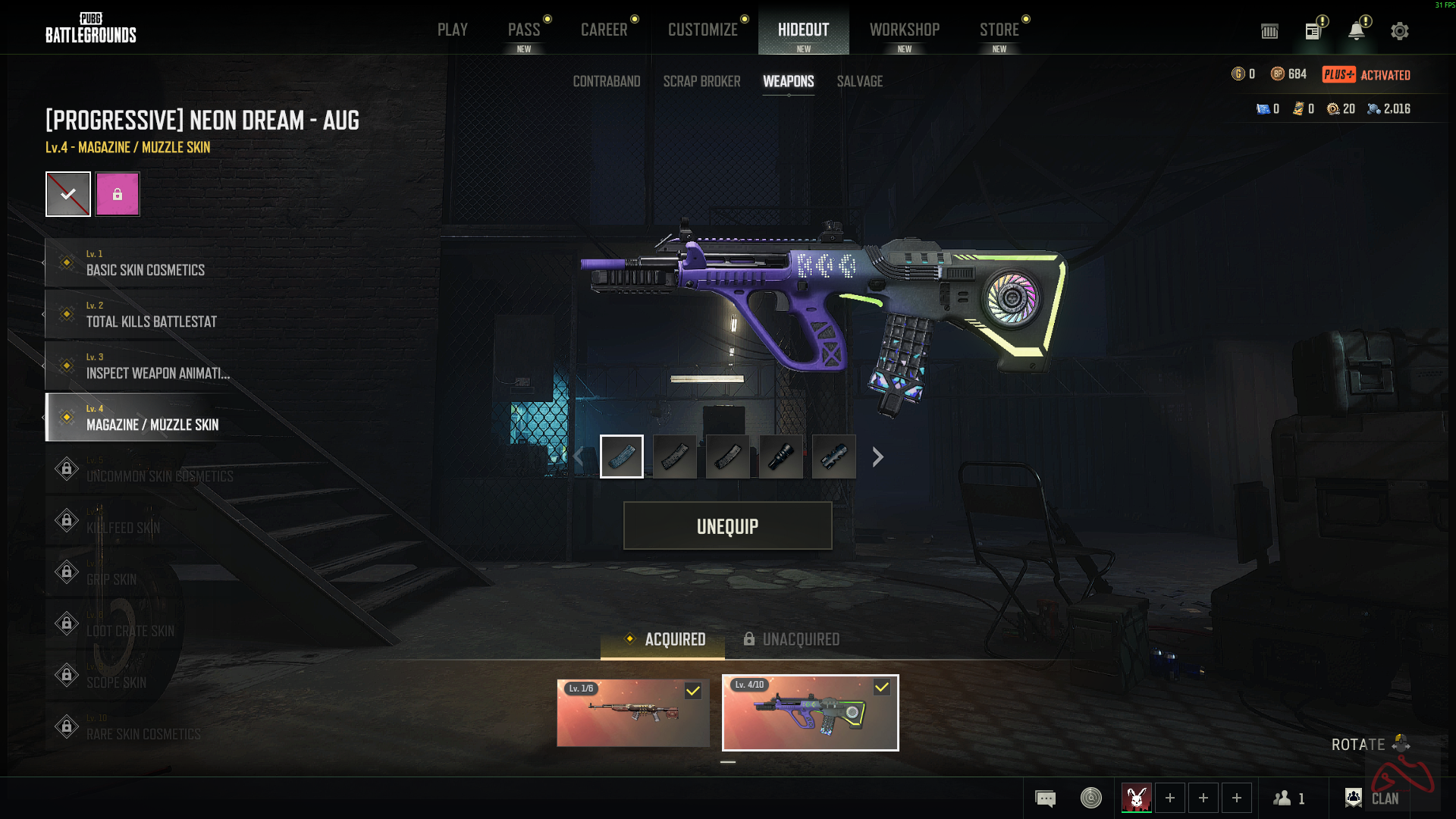Pick the locked pink color swatch
Viewport: 1456px width, 819px height.
pyautogui.click(x=118, y=194)
